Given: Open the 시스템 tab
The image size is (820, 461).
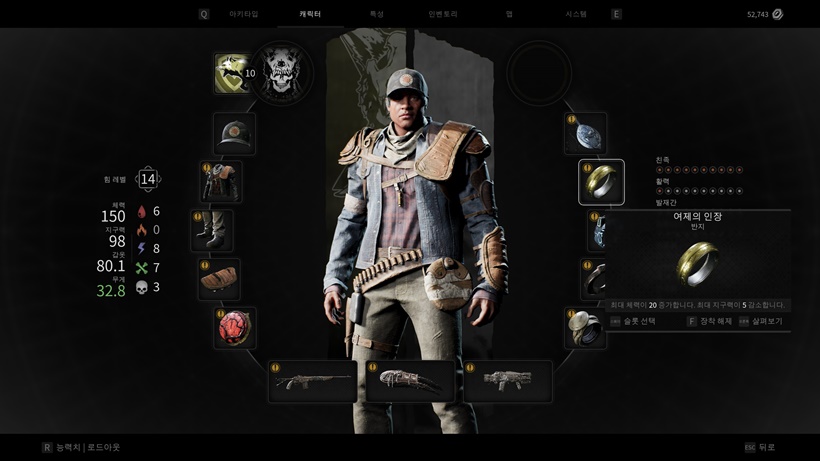Looking at the screenshot, I should [576, 14].
